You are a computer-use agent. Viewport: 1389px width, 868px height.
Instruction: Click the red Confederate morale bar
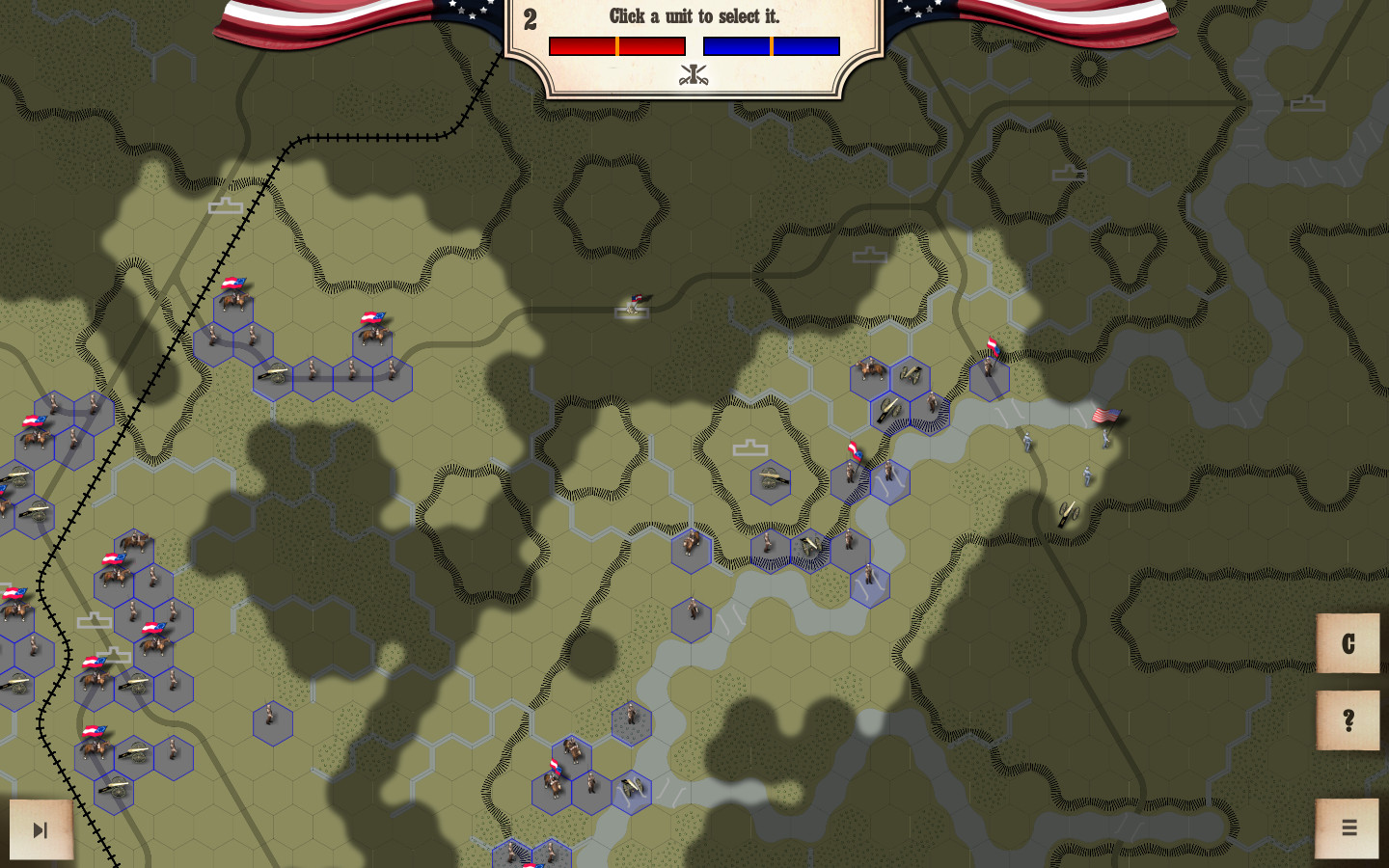point(616,44)
